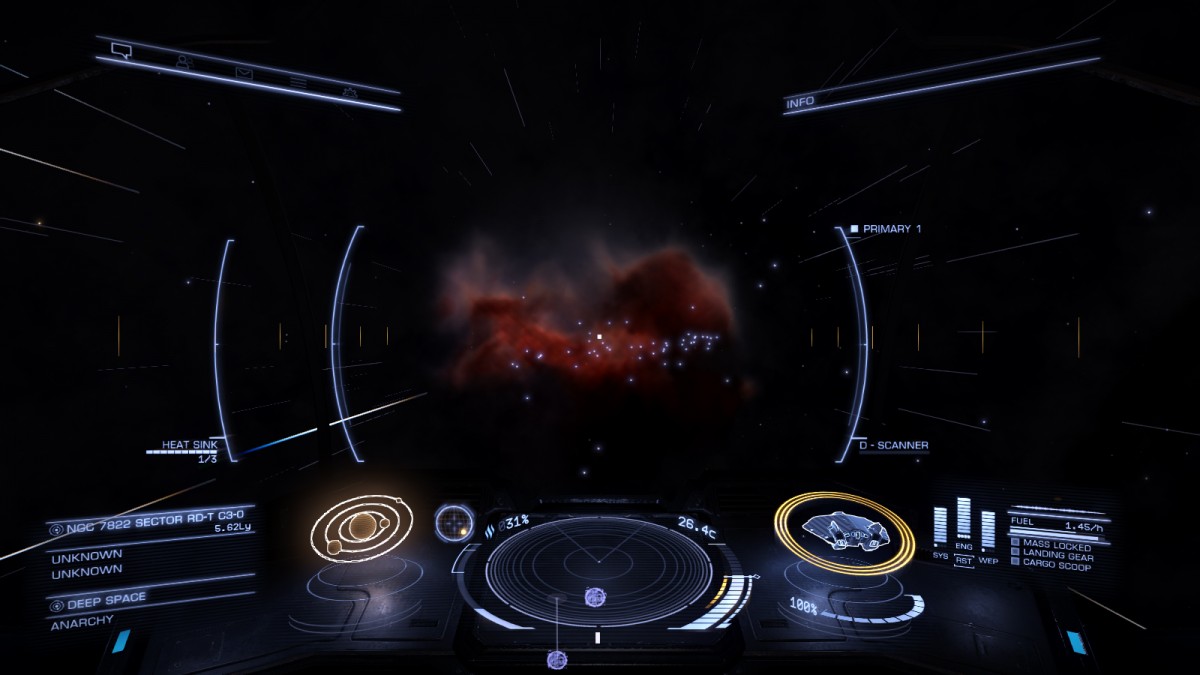Toggle the Landing Gear indicator
The height and width of the screenshot is (675, 1200).
(x=1056, y=555)
